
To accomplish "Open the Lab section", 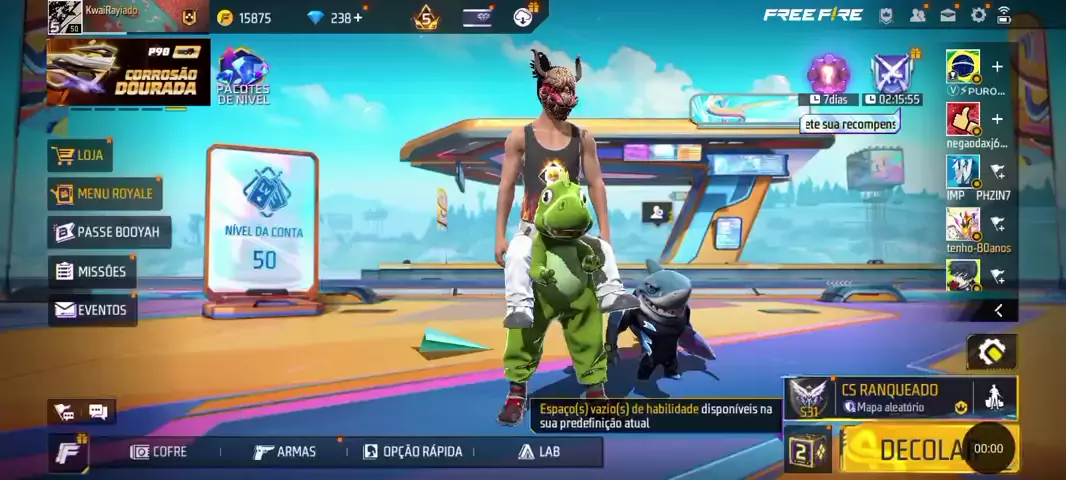I will pos(539,452).
